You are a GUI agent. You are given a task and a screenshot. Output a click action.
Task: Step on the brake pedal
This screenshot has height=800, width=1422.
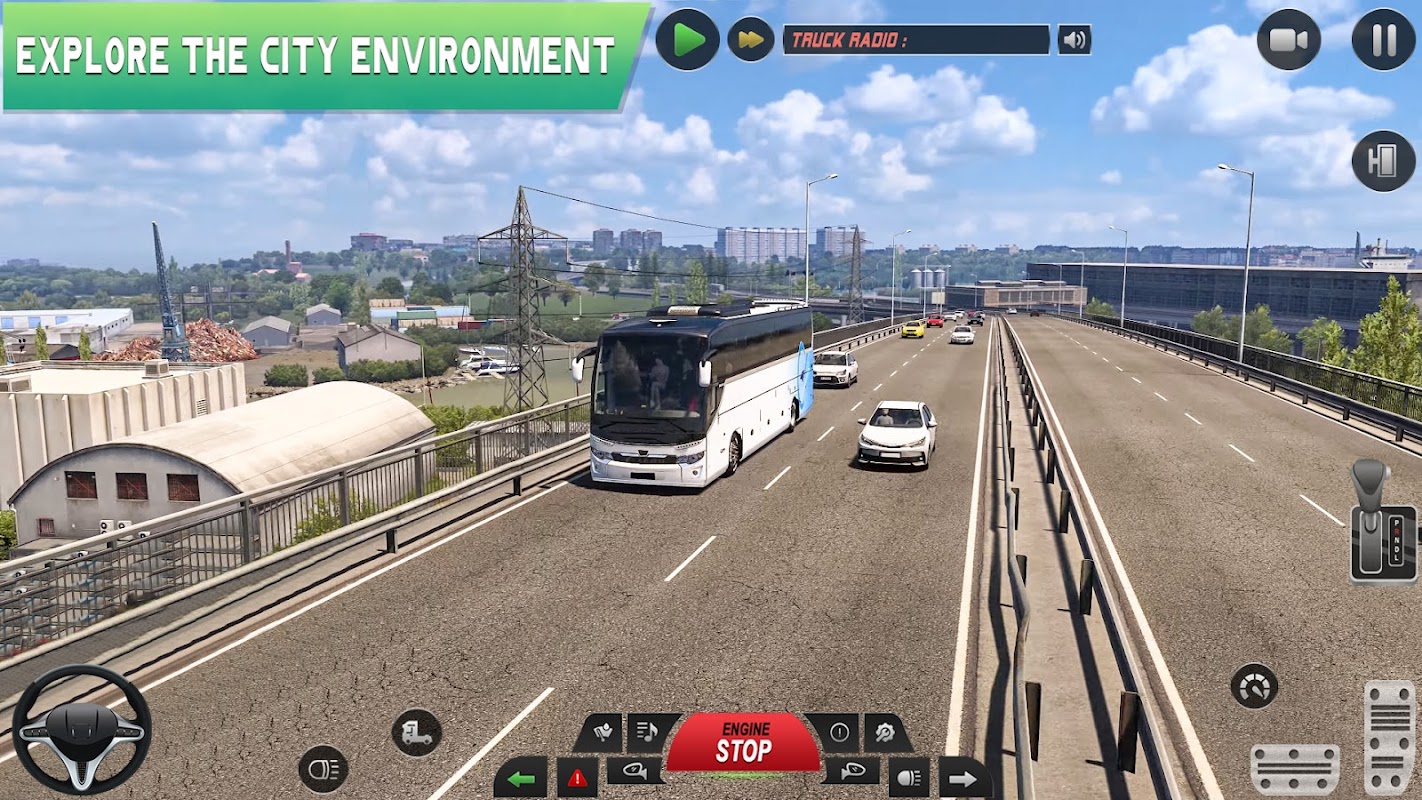[1295, 768]
